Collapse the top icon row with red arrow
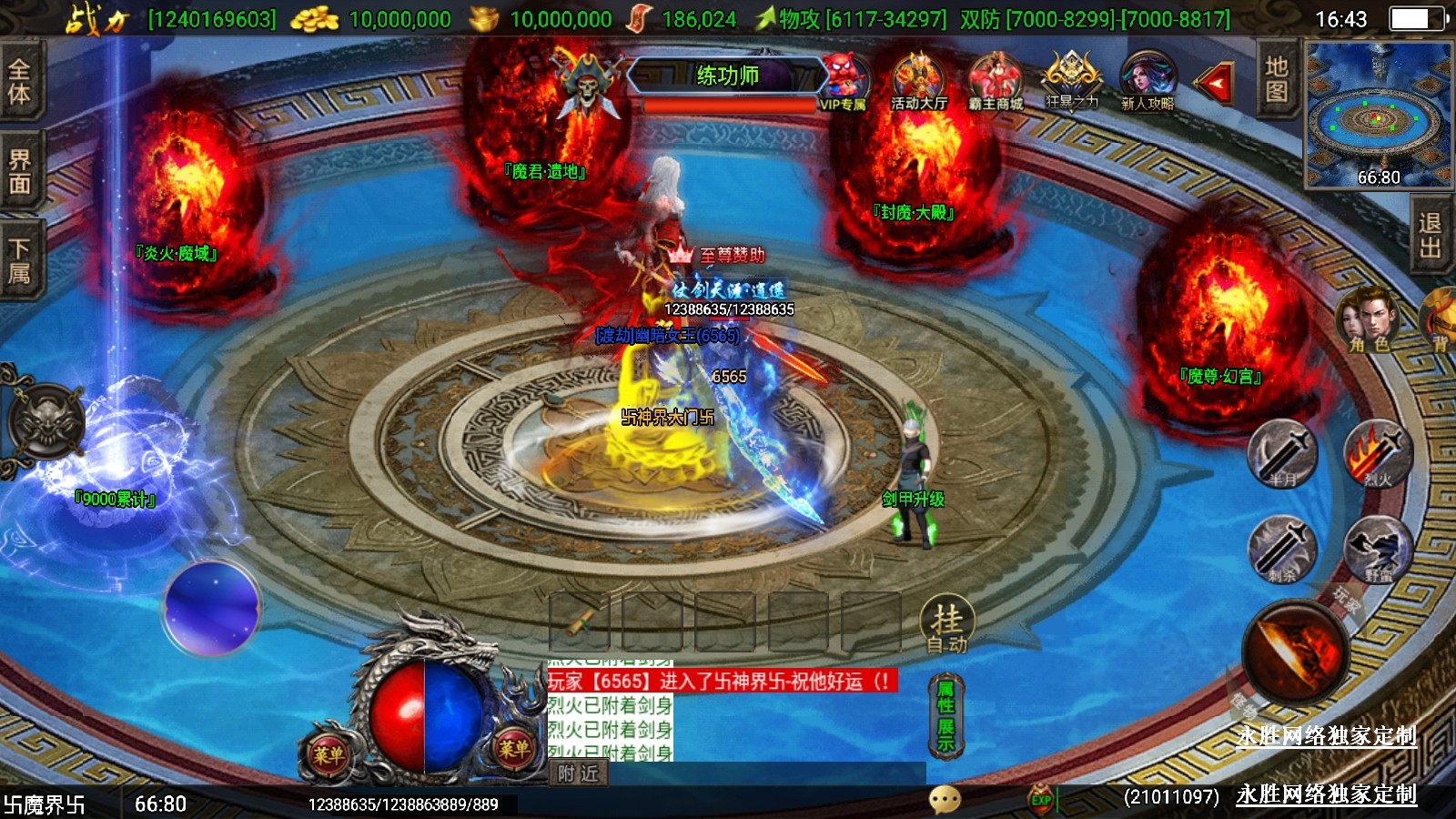Screen dimensions: 1456x819 tap(1215, 84)
